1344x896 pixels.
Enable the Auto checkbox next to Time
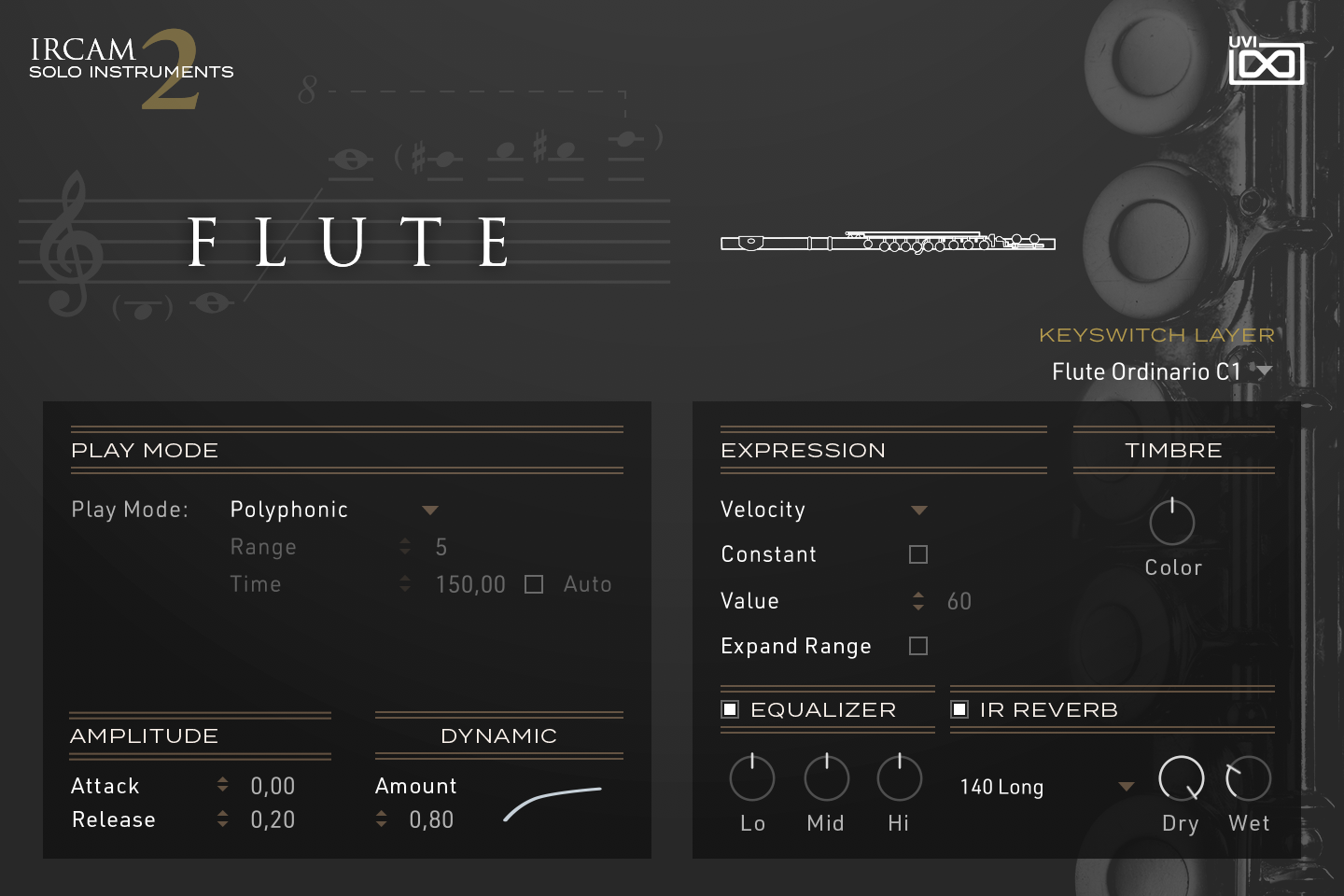point(534,583)
